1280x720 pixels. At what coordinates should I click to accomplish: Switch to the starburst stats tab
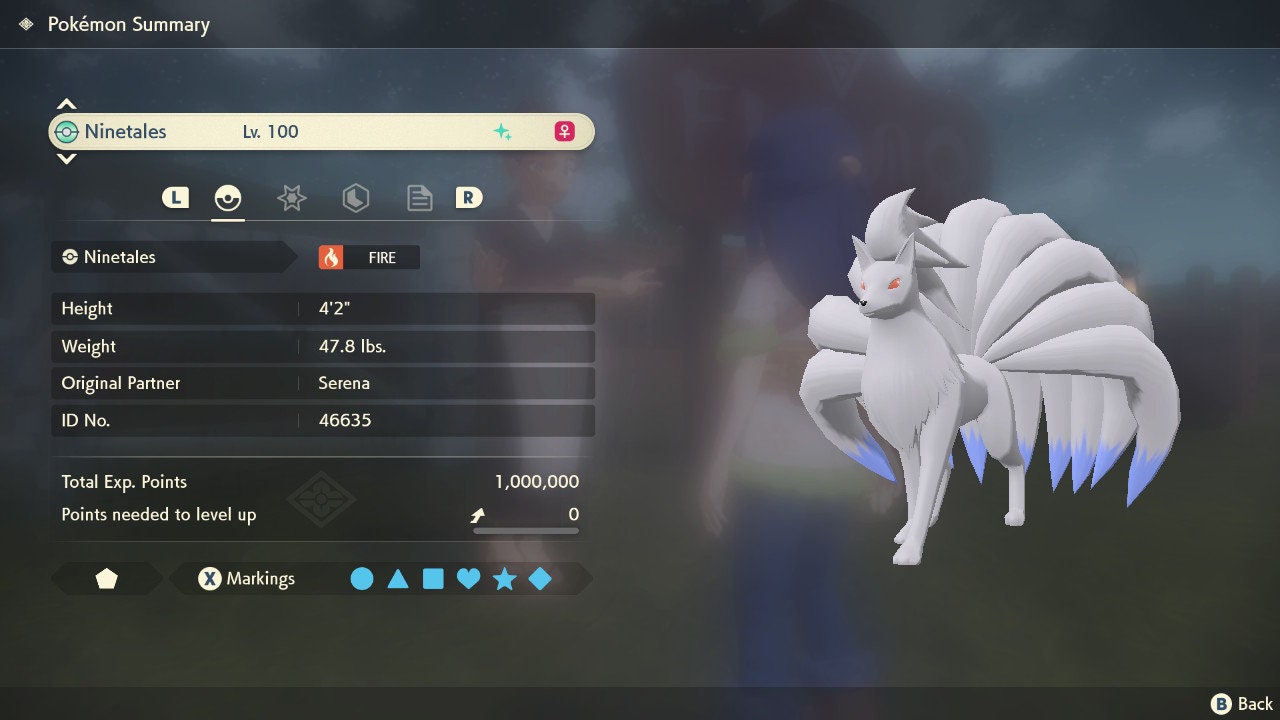point(291,198)
